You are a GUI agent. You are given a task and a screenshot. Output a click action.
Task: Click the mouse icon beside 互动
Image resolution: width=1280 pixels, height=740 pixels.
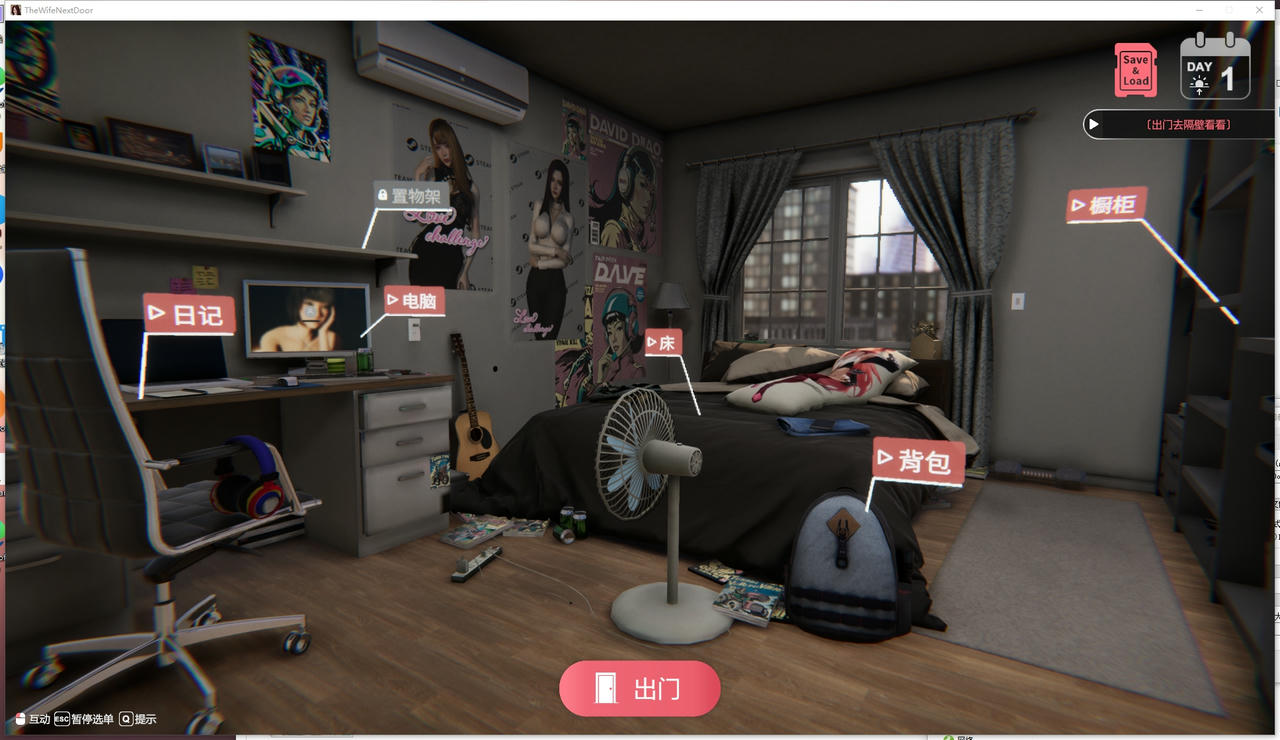tap(20, 718)
